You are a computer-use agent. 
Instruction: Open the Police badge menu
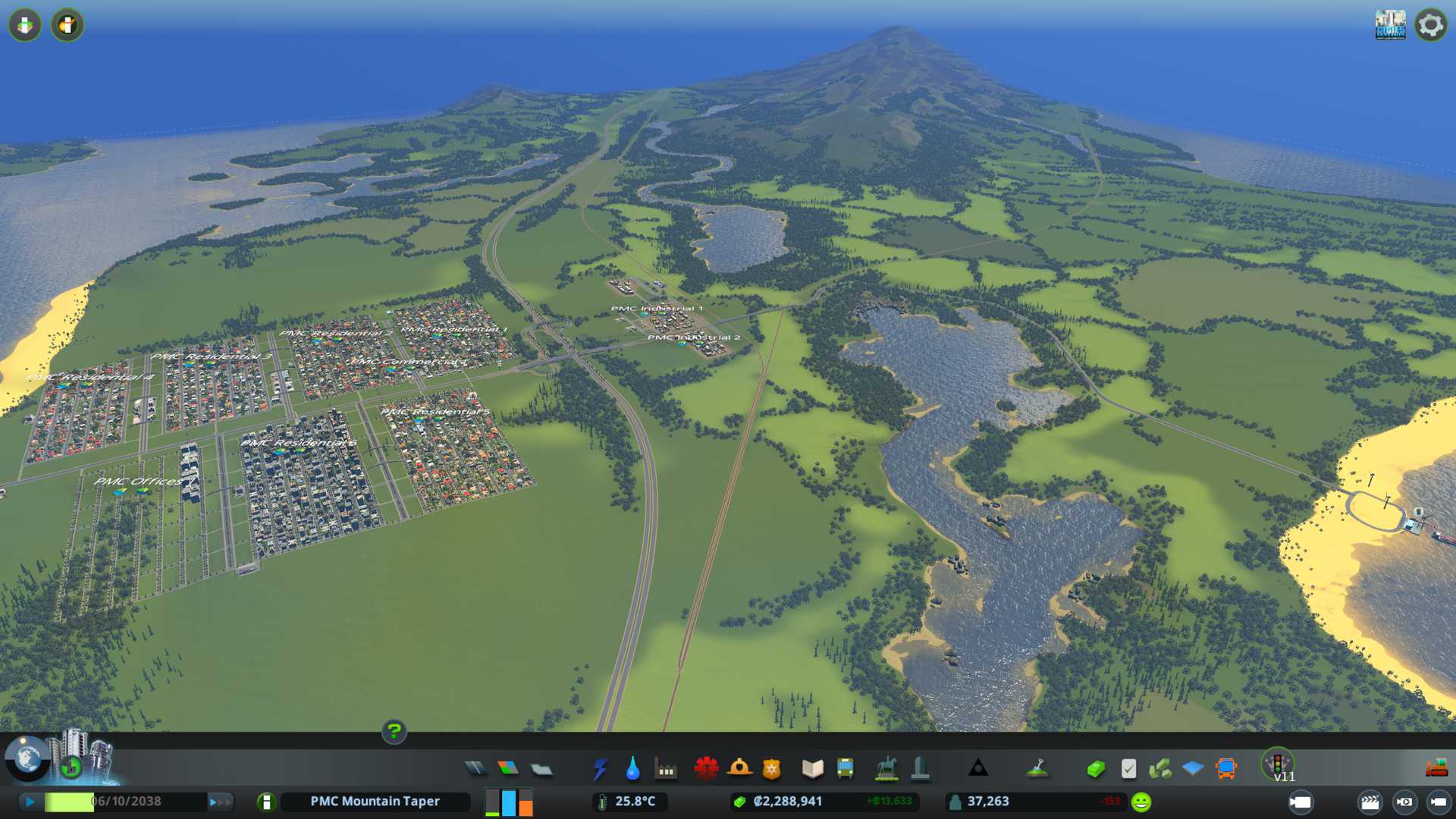click(771, 769)
